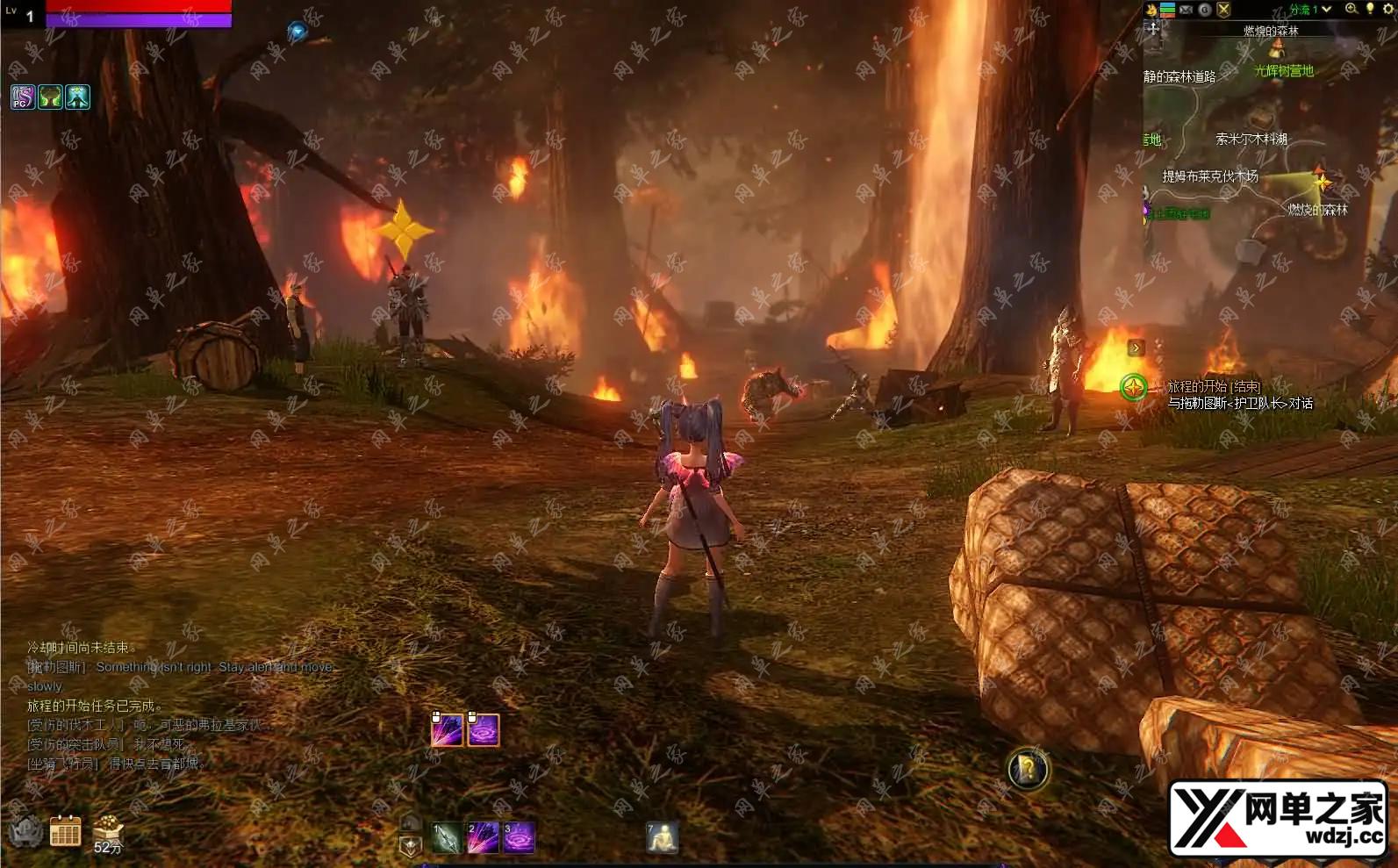
Task: Expand the quest tracker arrow button
Action: (x=1135, y=348)
